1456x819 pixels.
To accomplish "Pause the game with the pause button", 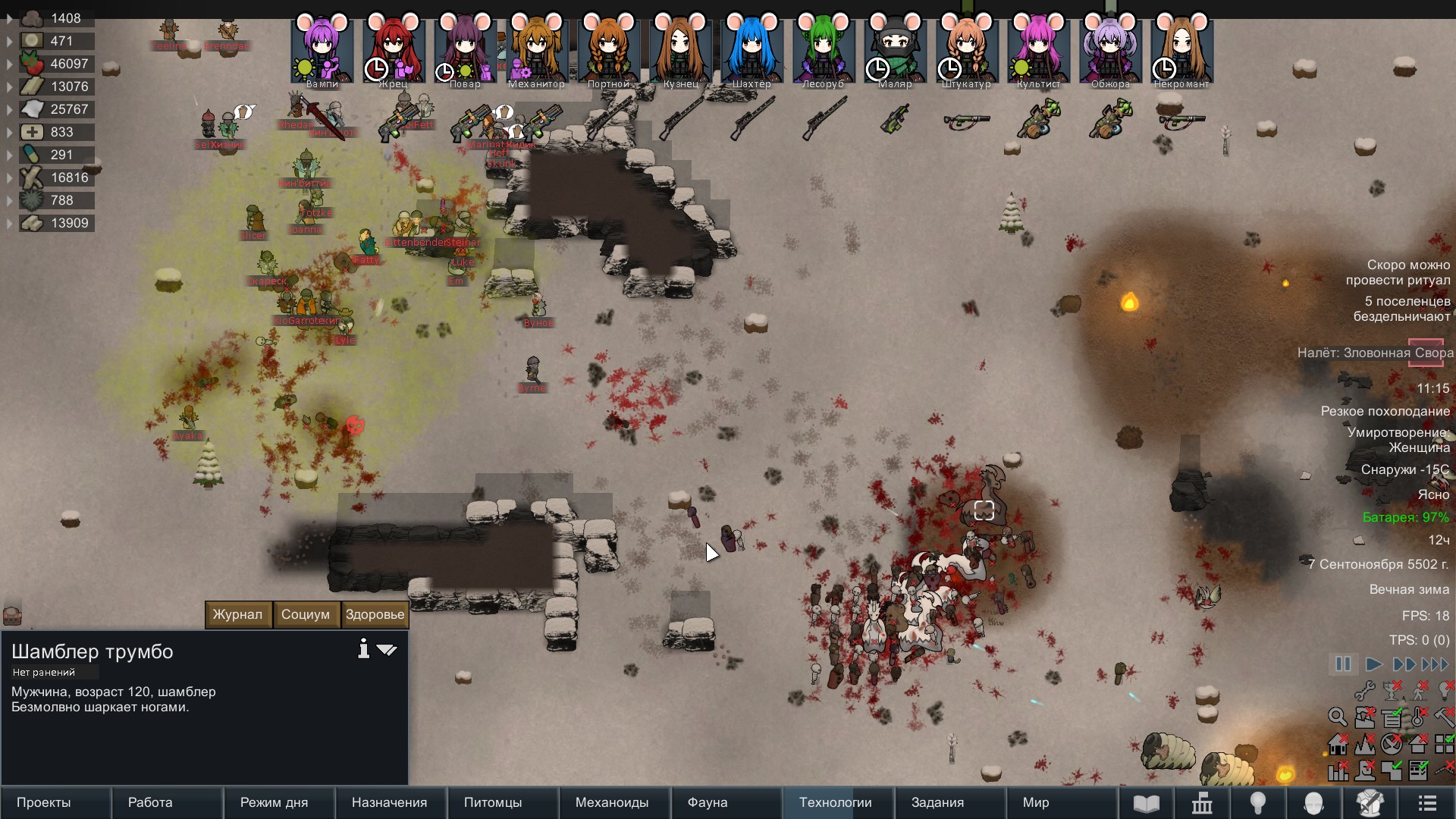I will [x=1343, y=664].
